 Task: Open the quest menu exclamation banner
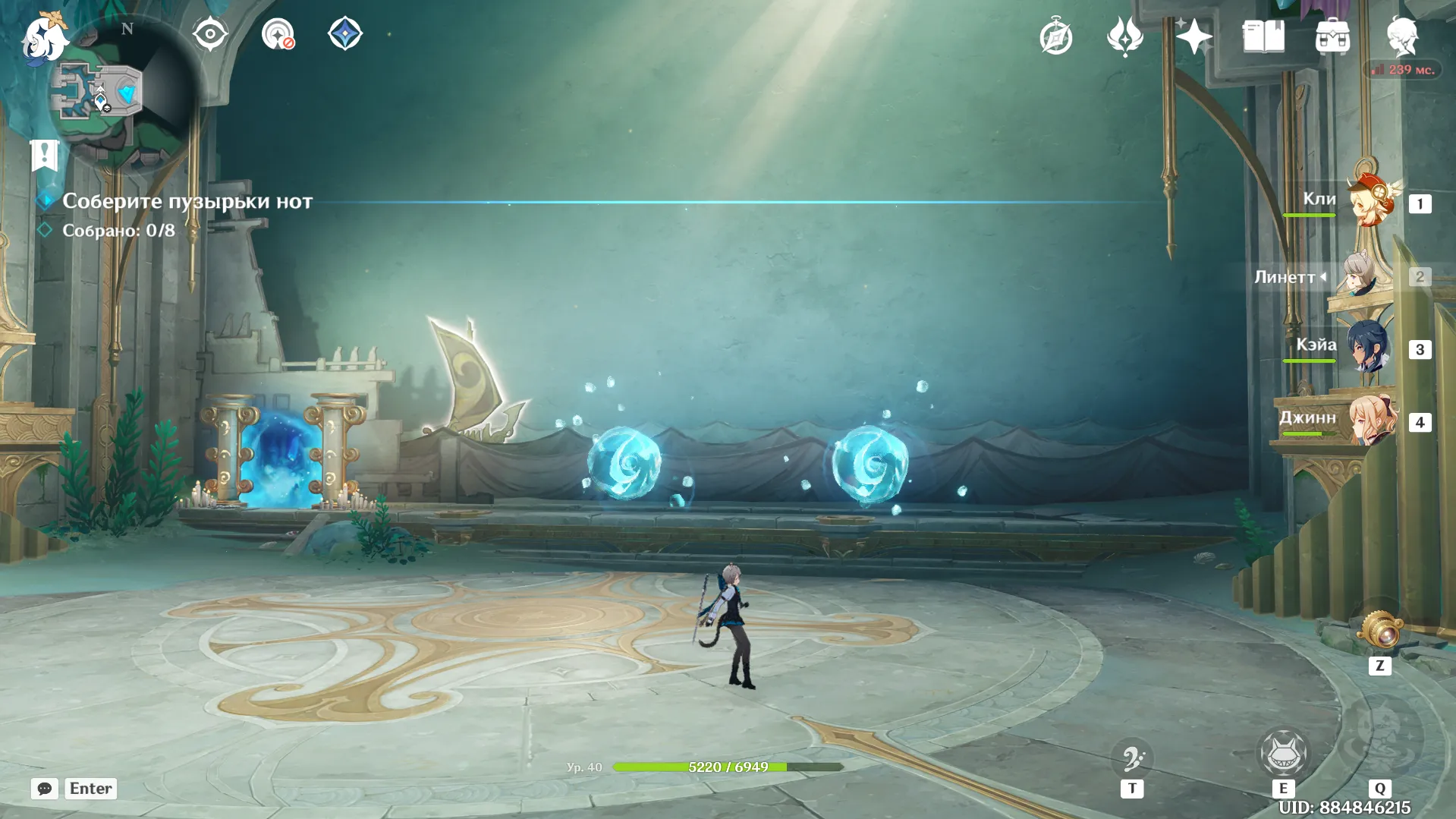[x=44, y=156]
